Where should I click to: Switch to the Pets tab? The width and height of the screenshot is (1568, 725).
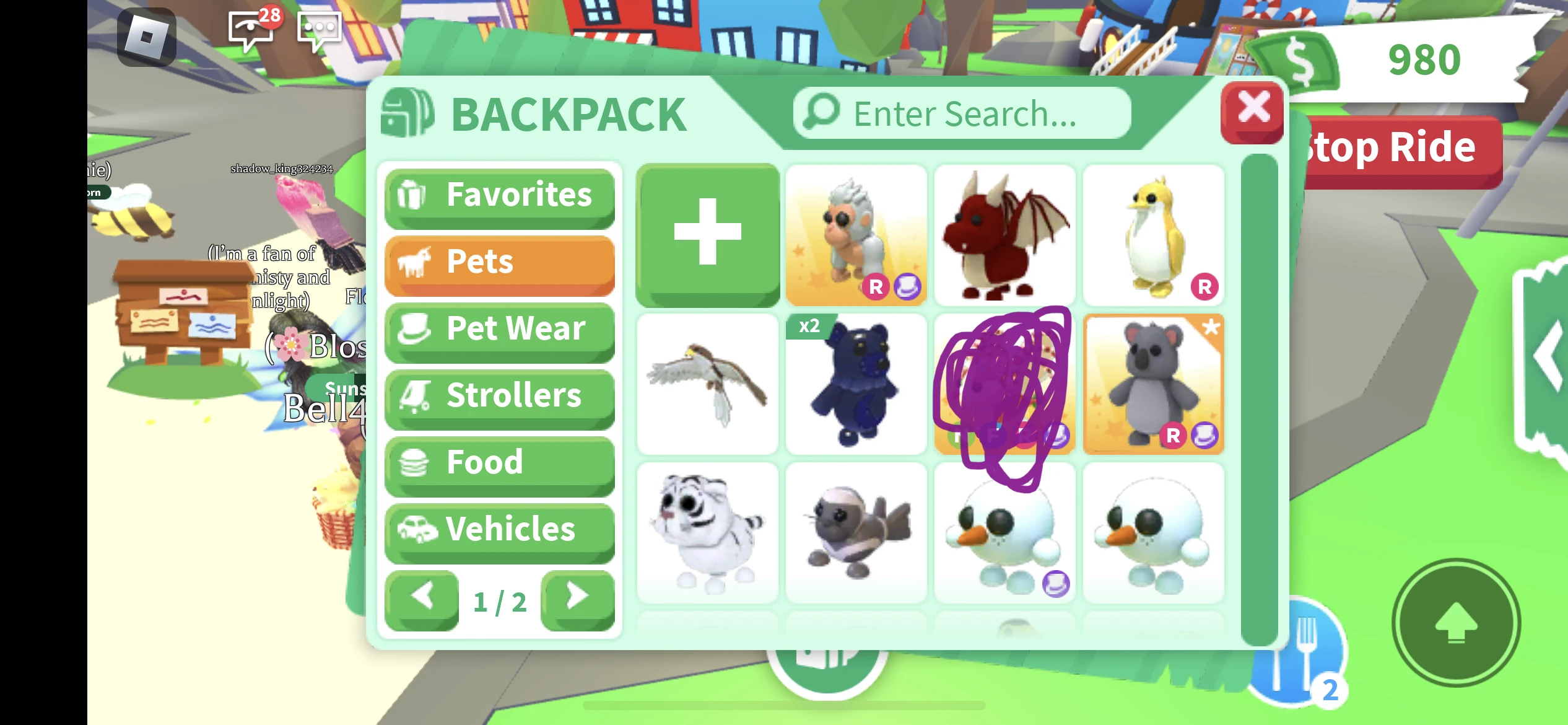click(x=499, y=262)
